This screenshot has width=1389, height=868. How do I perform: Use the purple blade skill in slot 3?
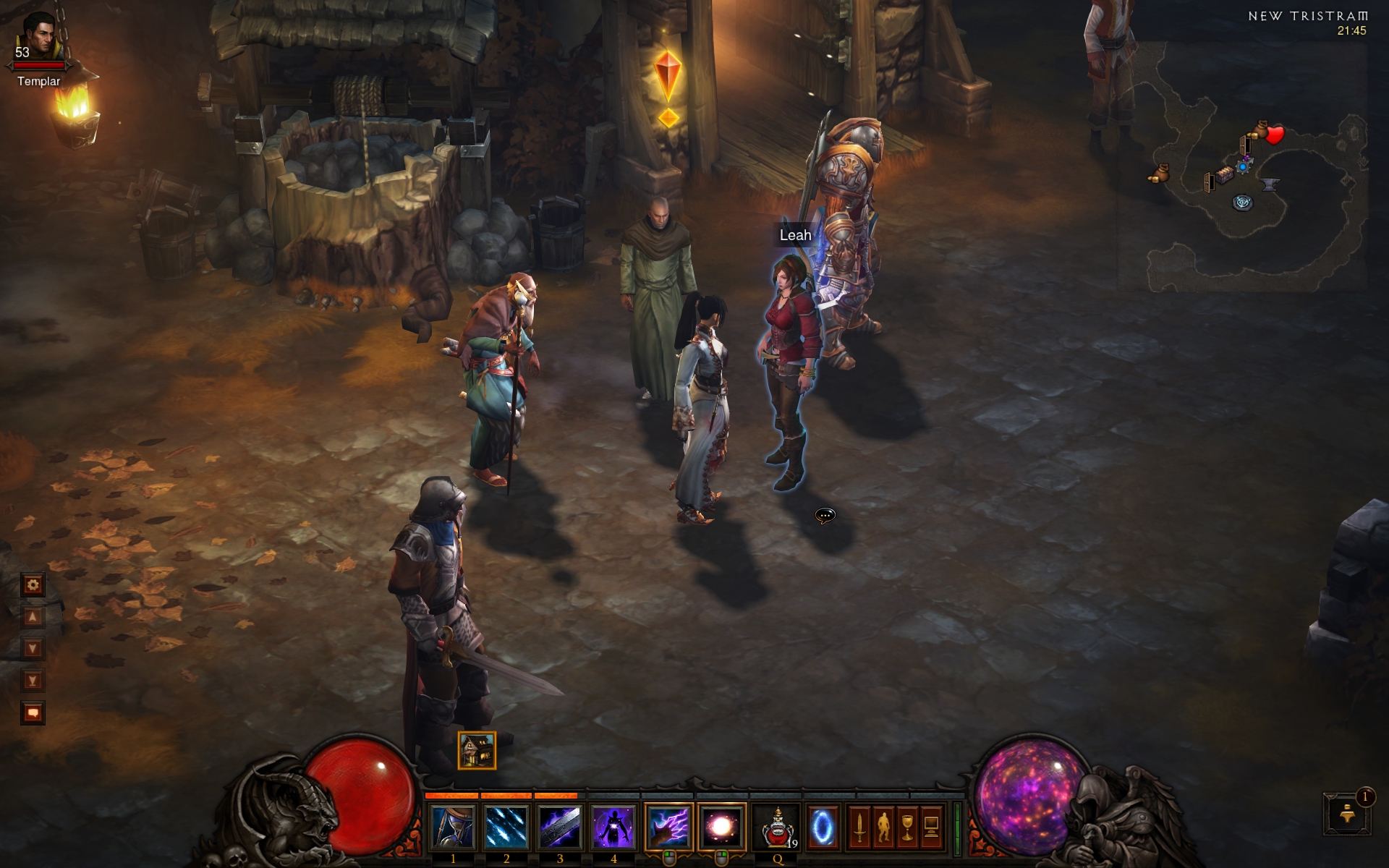point(560,827)
